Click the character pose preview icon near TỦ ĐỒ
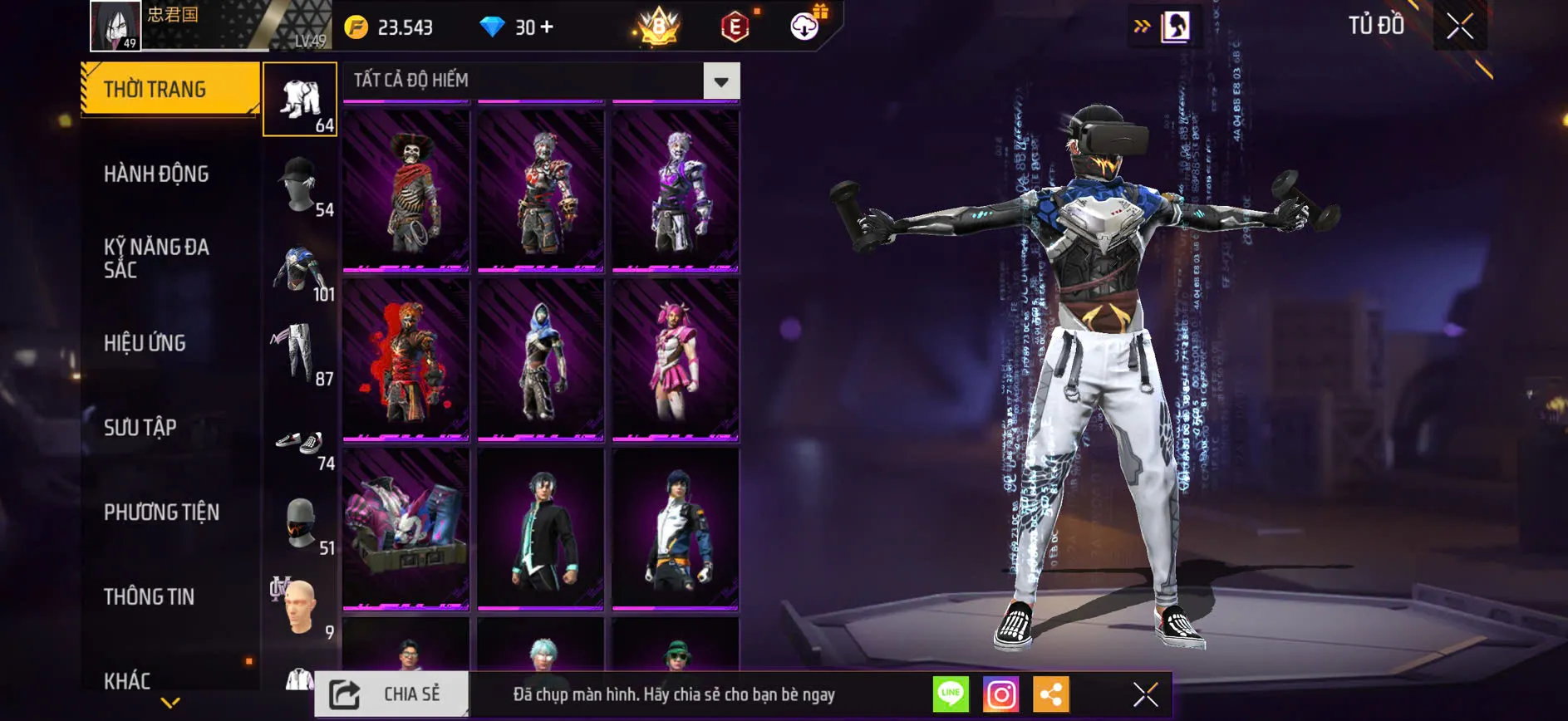This screenshot has height=721, width=1568. 1175,25
